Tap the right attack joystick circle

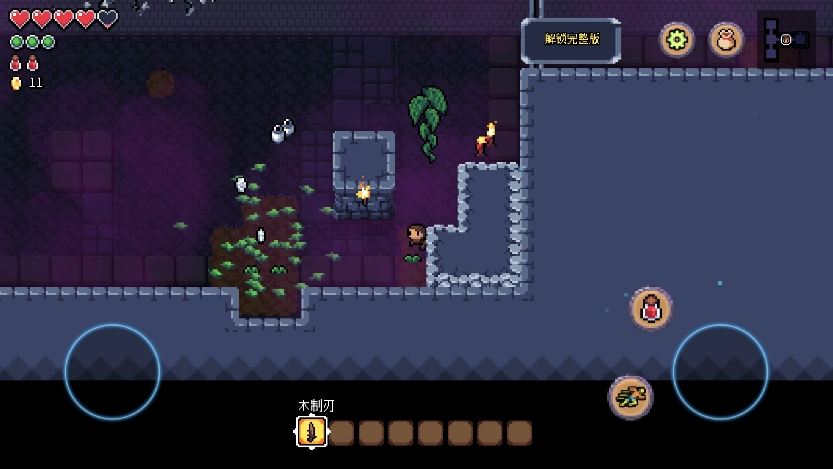coord(720,371)
